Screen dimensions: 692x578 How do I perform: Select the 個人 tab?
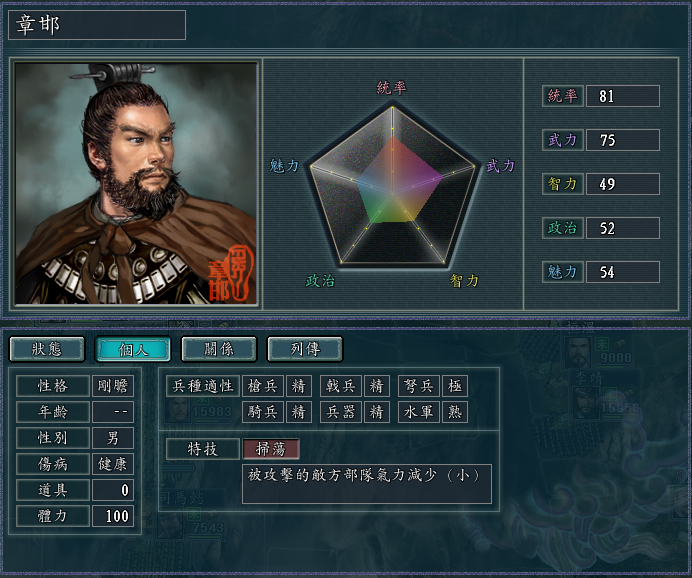132,348
